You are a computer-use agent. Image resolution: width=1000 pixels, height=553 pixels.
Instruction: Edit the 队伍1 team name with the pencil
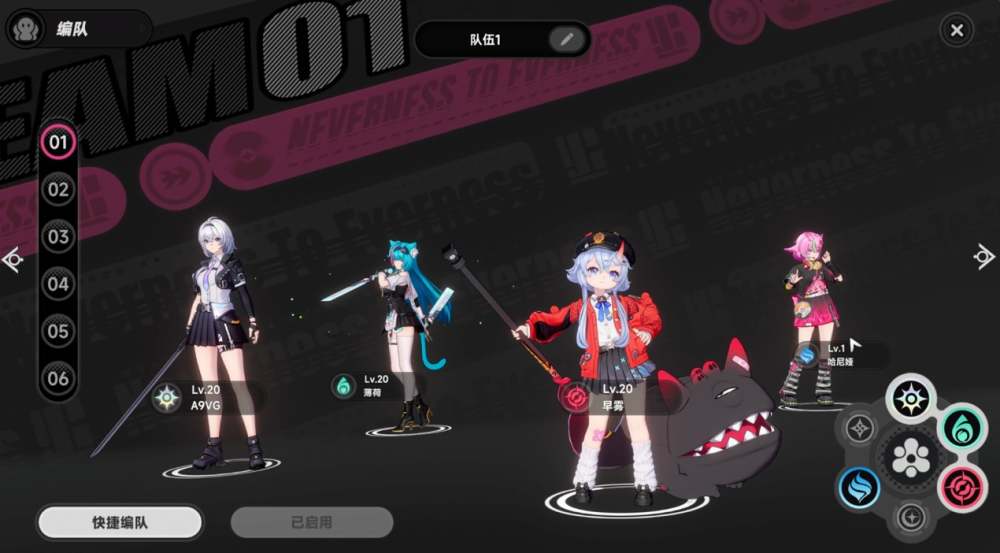(566, 39)
